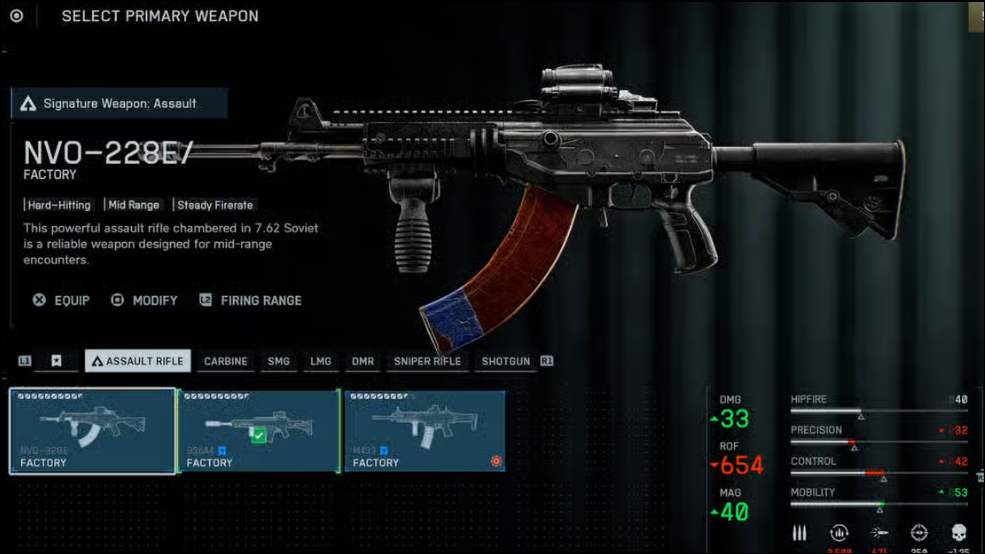Switch to the Carbine tab
985x554 pixels.
(x=225, y=361)
